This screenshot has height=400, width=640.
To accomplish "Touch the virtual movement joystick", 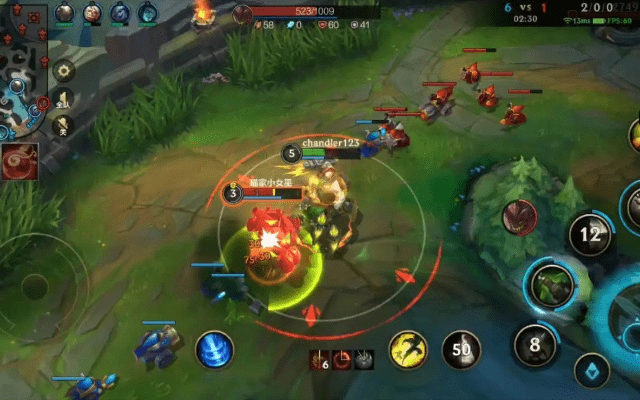I will coord(37,287).
